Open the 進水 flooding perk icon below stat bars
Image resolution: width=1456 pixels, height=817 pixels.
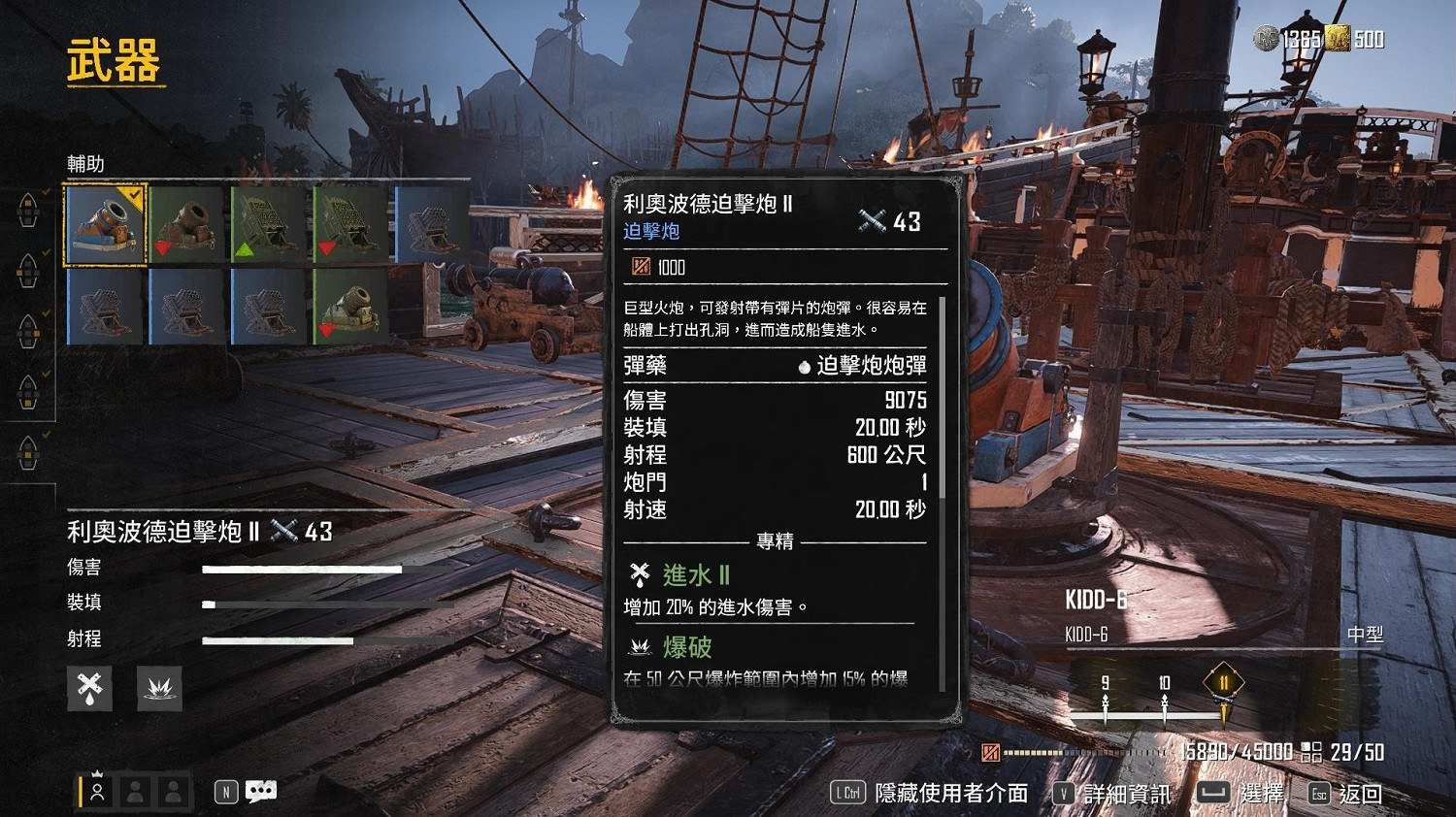tap(89, 688)
